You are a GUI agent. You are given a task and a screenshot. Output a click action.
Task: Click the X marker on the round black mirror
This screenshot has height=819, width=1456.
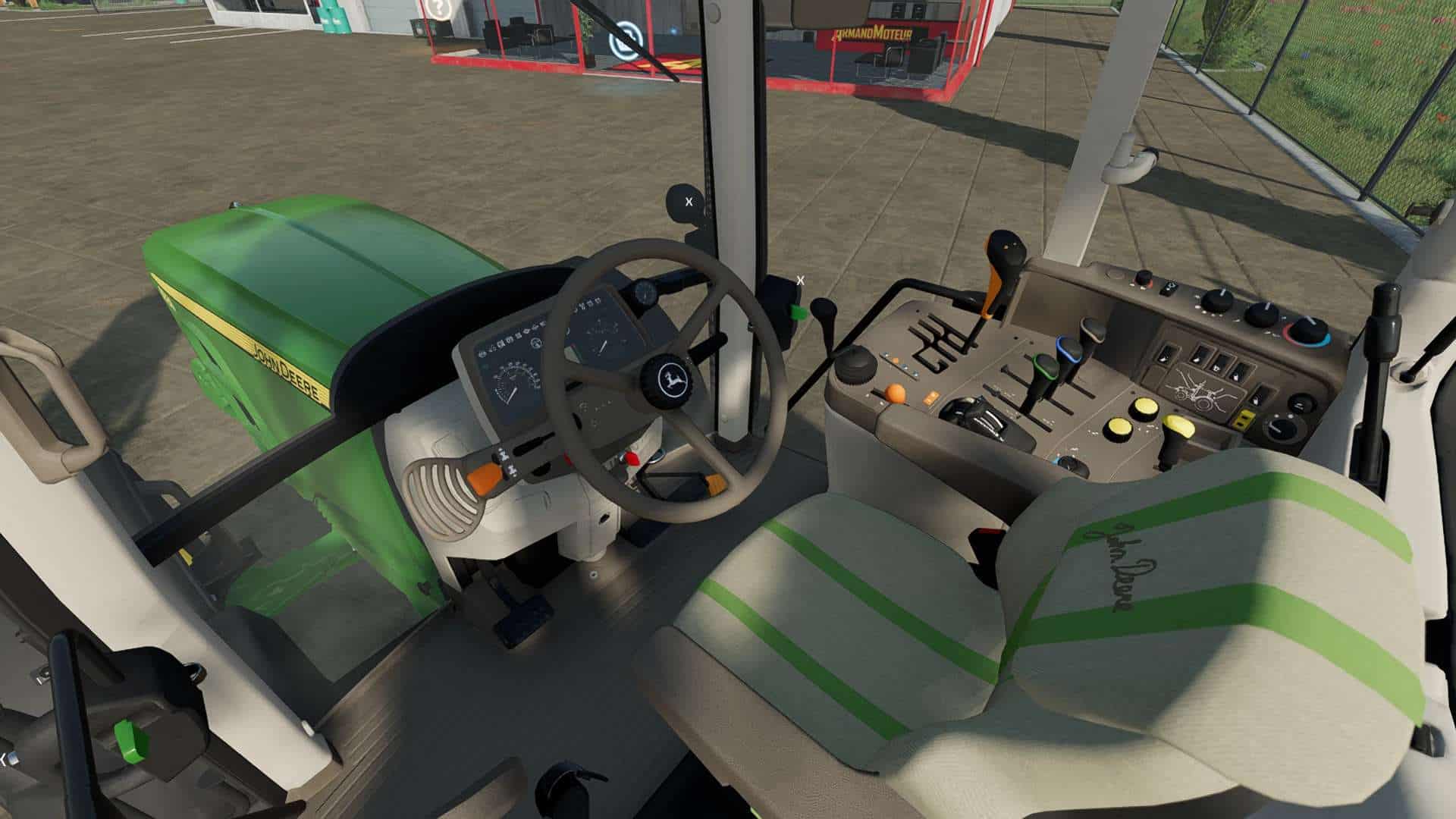pos(689,202)
